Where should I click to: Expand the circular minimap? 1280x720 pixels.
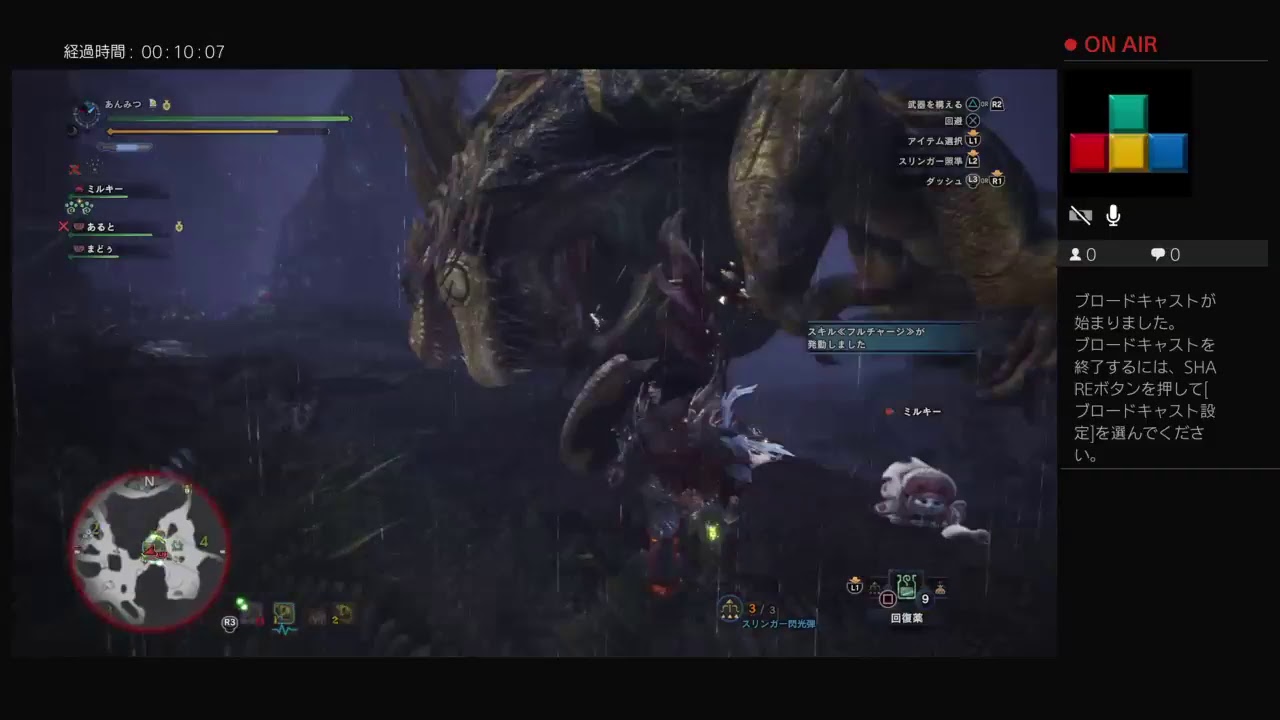click(x=150, y=548)
